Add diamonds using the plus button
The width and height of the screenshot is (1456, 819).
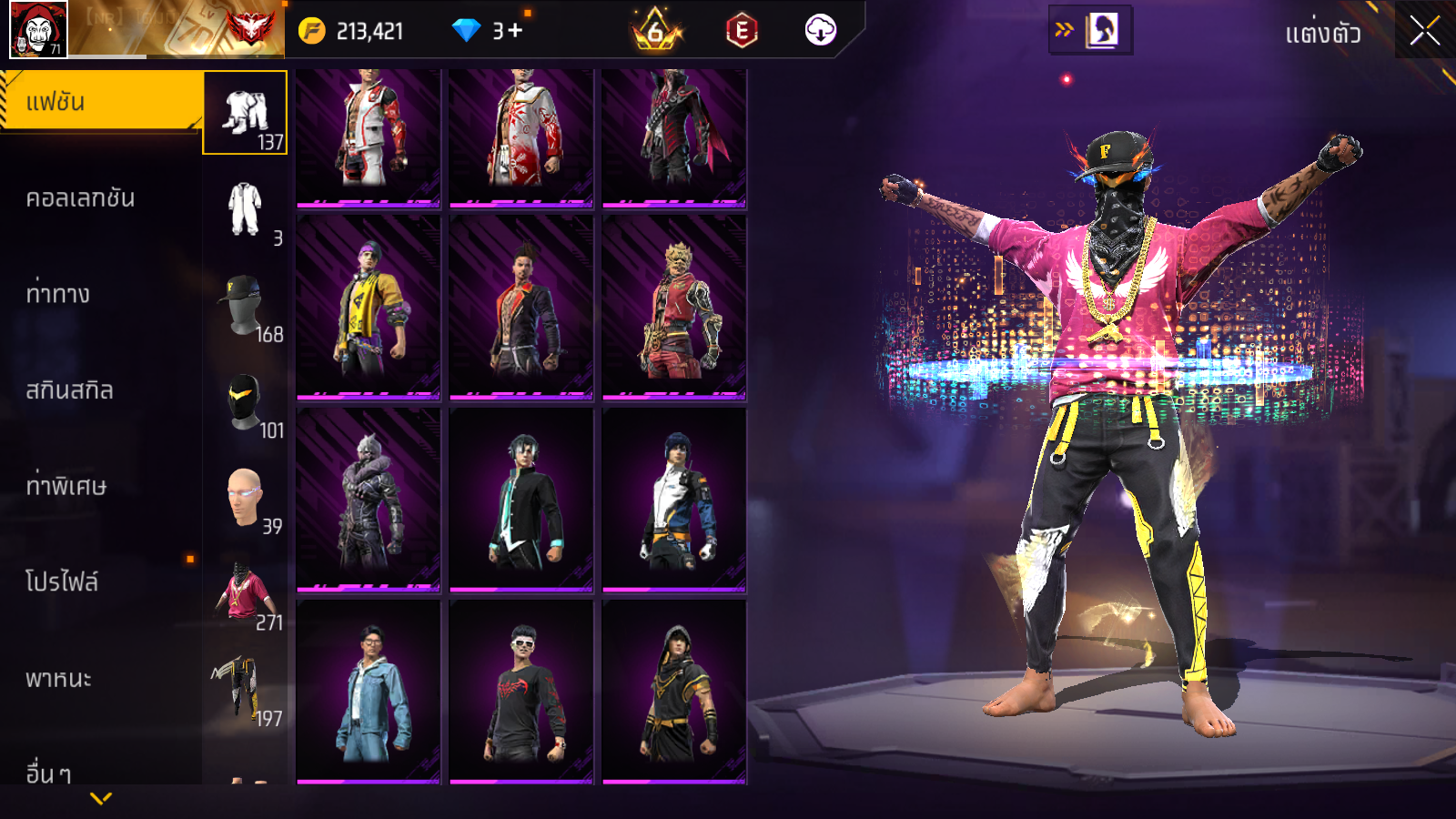515,31
